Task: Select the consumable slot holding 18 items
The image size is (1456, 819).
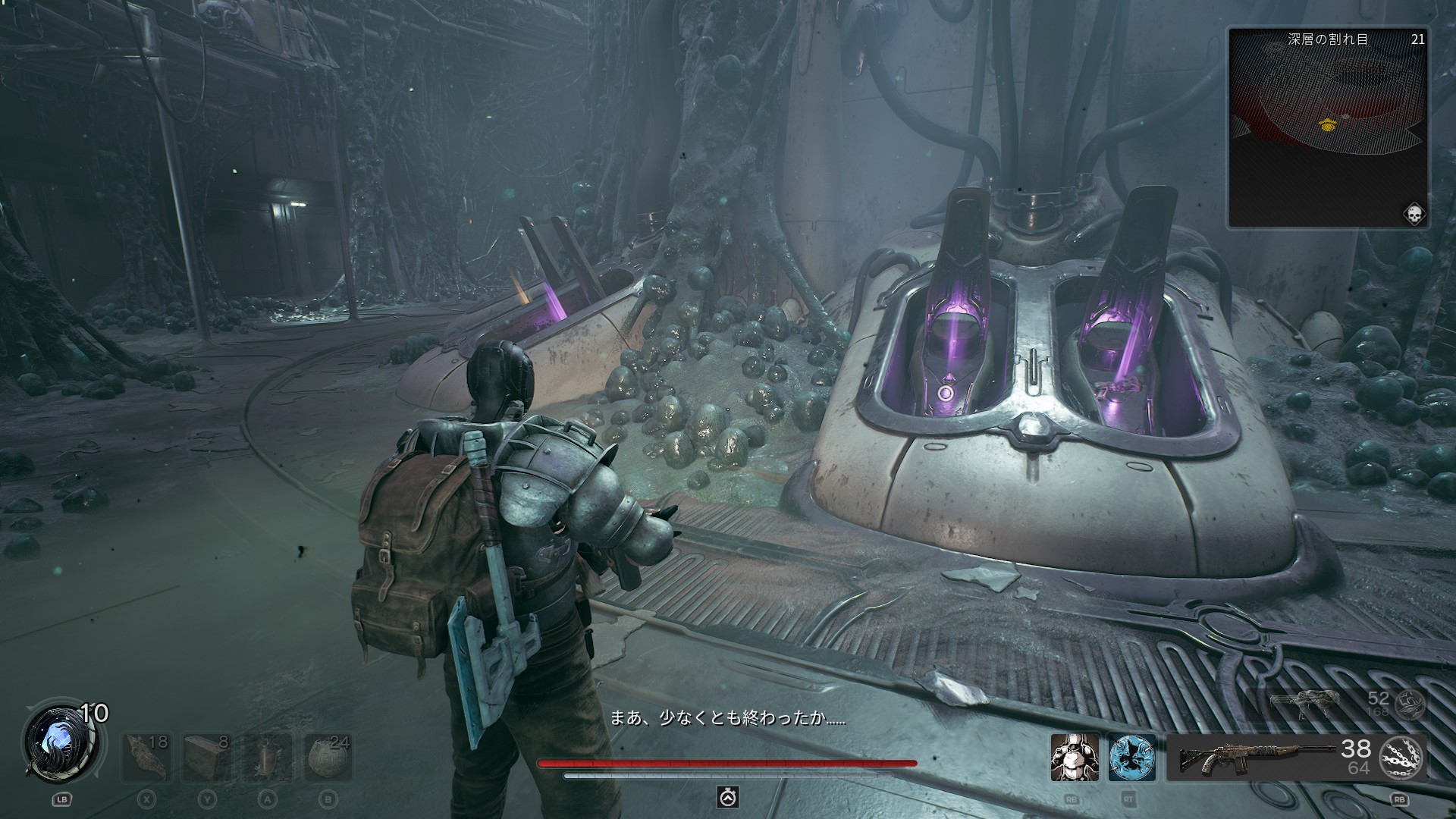Action: coord(148,757)
